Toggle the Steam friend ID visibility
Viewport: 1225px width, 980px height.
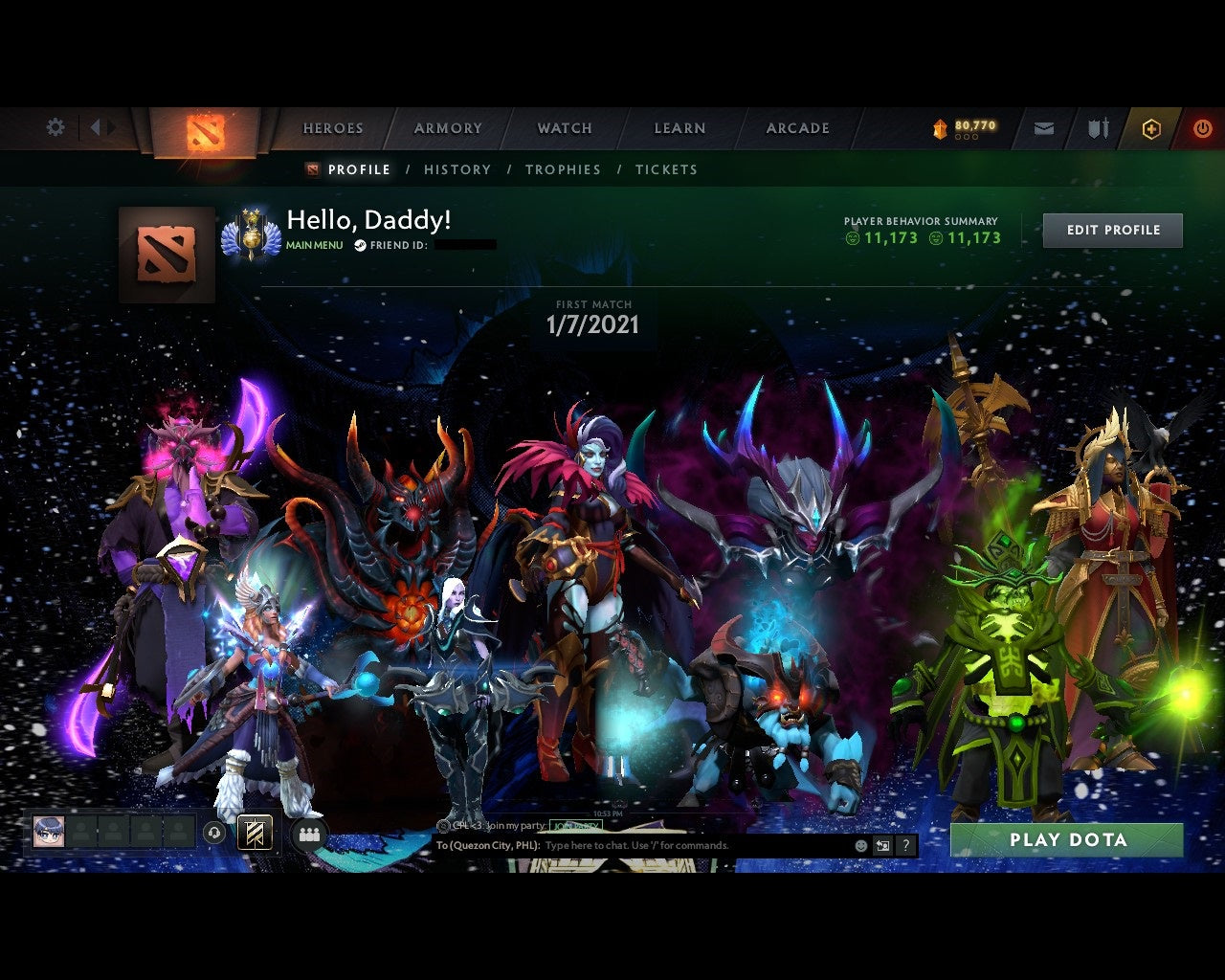coord(363,246)
